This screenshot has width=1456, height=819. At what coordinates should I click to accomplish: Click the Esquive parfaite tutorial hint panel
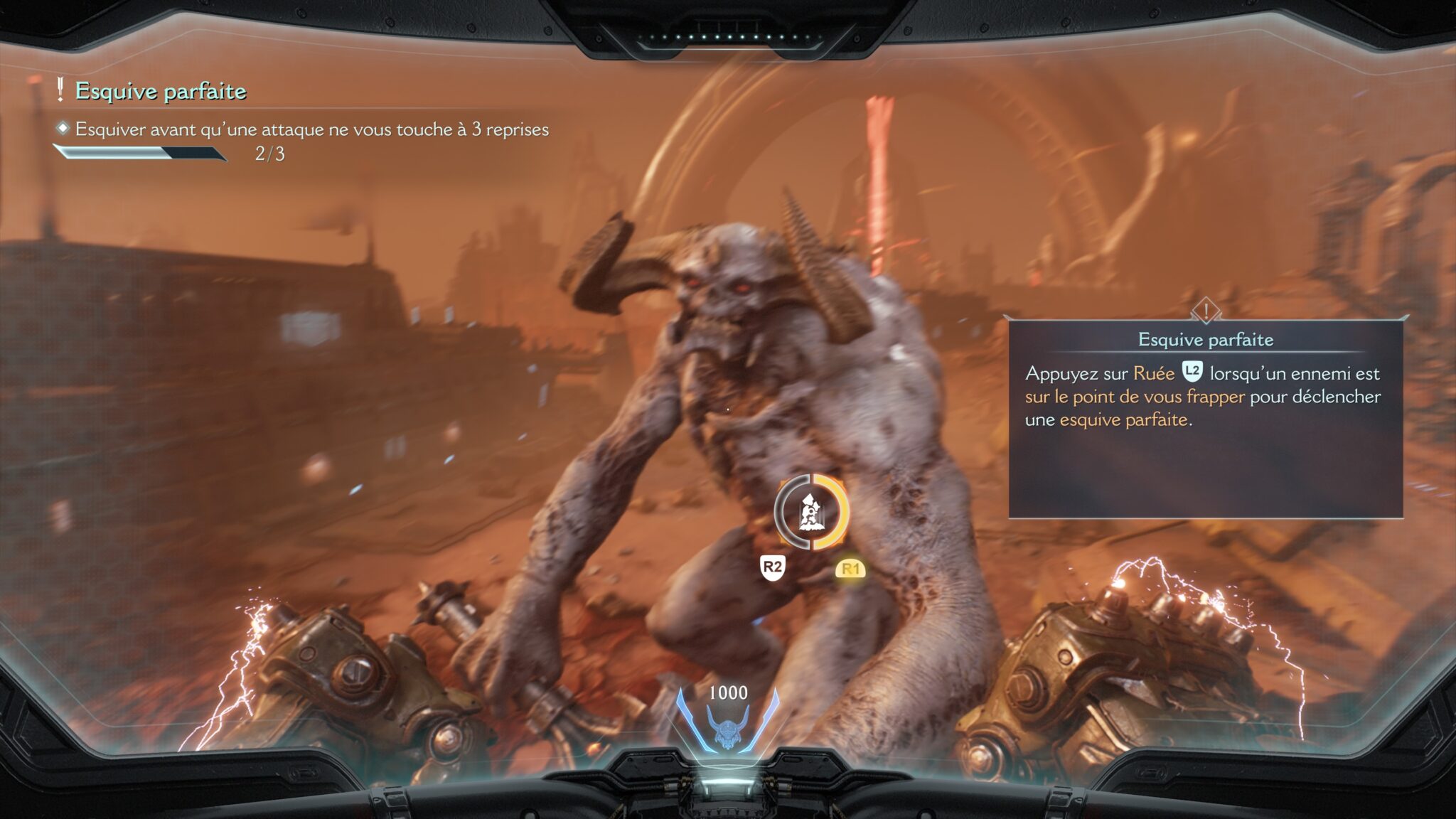pyautogui.click(x=1205, y=419)
